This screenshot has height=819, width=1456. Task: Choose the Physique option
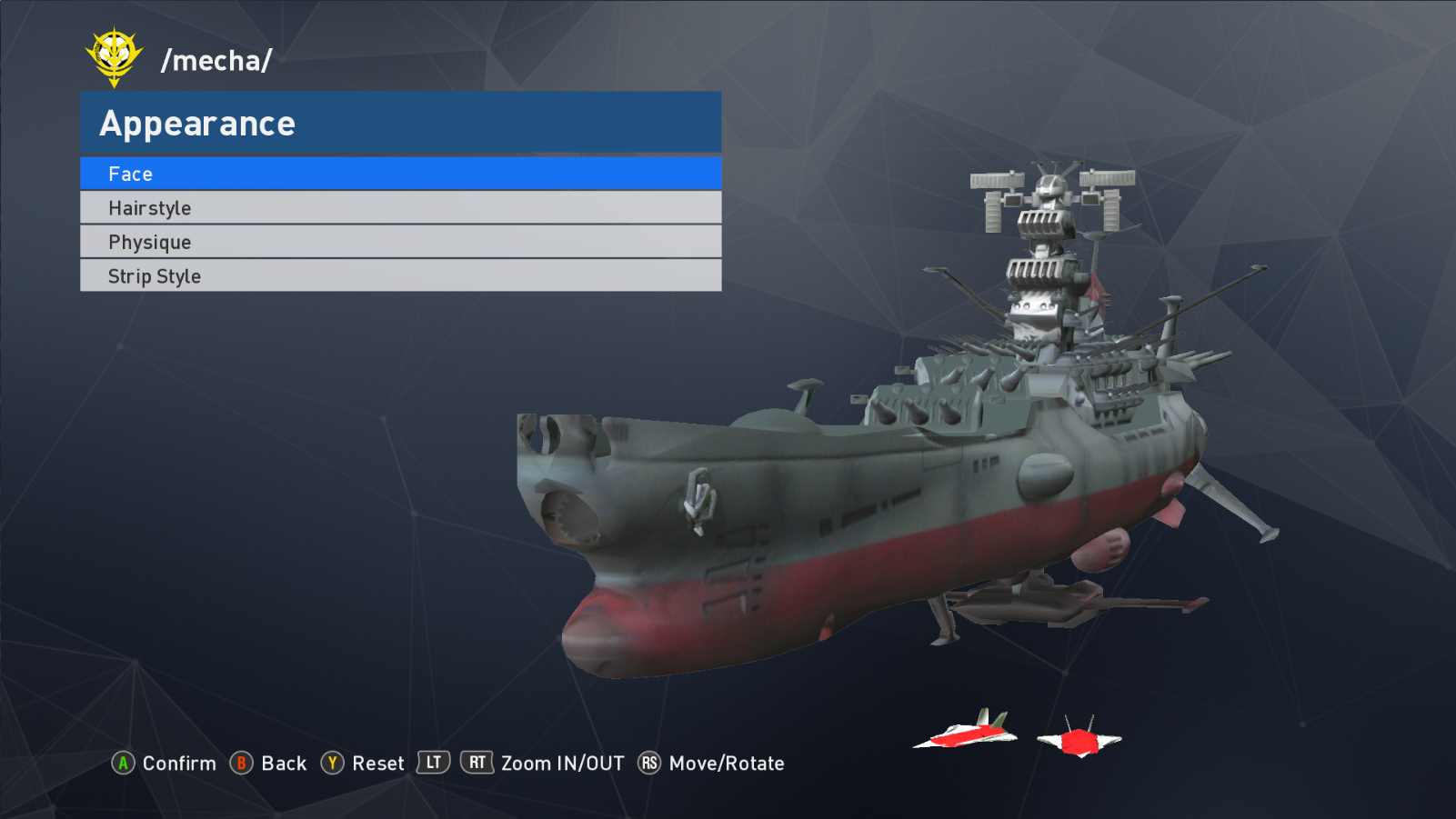400,242
